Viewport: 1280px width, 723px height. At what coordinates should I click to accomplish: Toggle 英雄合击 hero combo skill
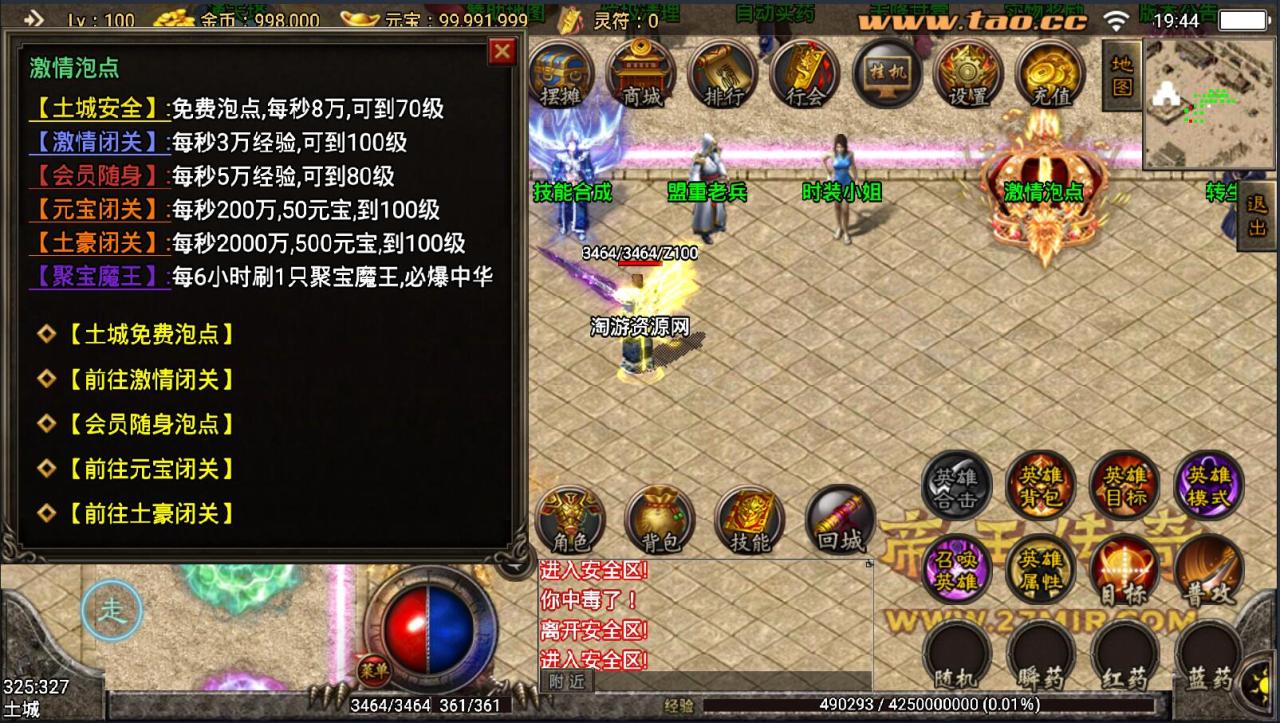click(x=957, y=485)
